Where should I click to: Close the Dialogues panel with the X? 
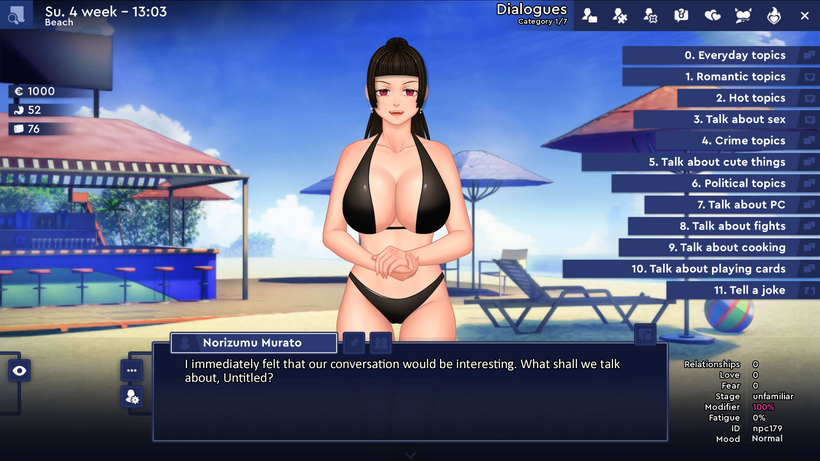805,15
